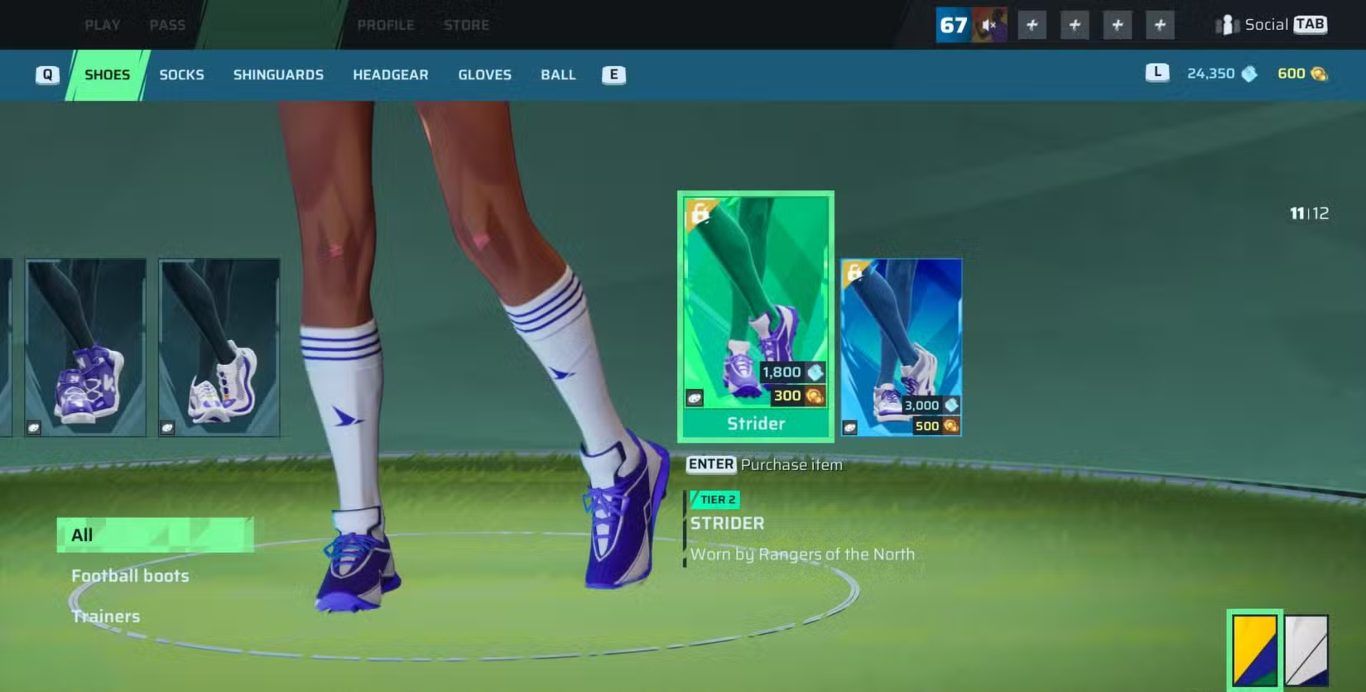Go to the Profile page
This screenshot has height=692, width=1366.
click(385, 25)
